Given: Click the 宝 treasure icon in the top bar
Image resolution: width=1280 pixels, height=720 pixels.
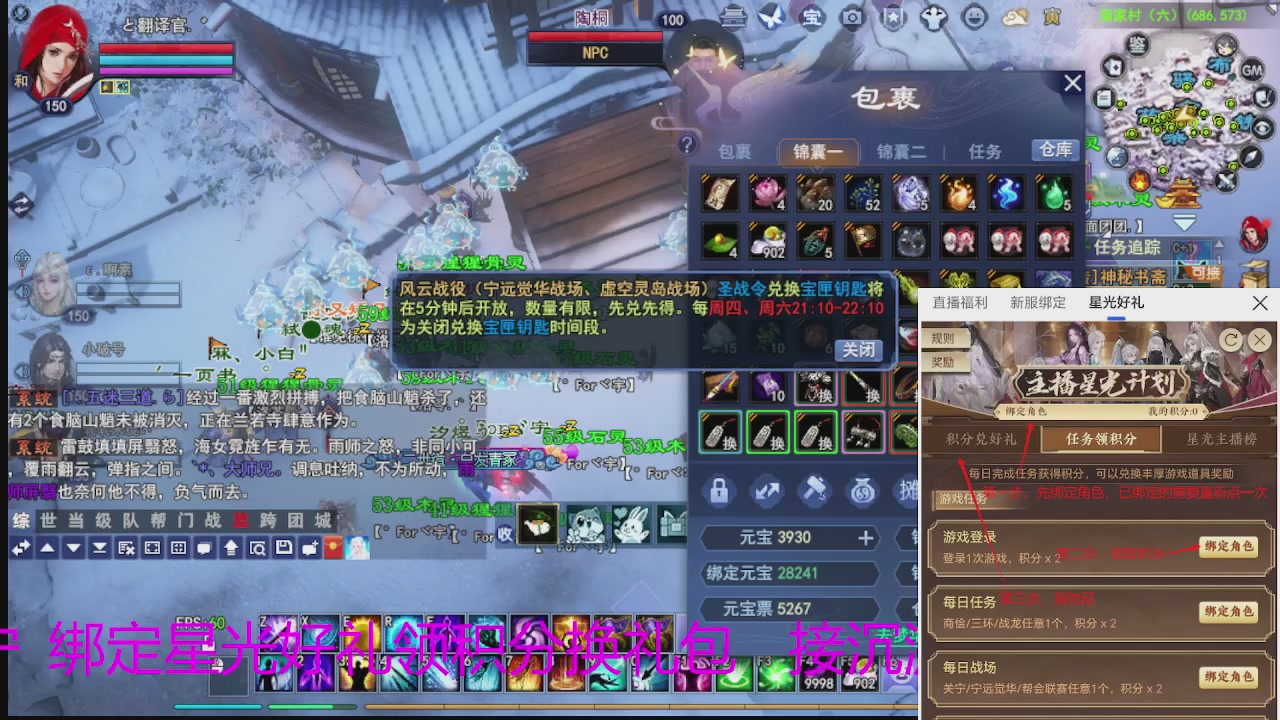Looking at the screenshot, I should (812, 17).
